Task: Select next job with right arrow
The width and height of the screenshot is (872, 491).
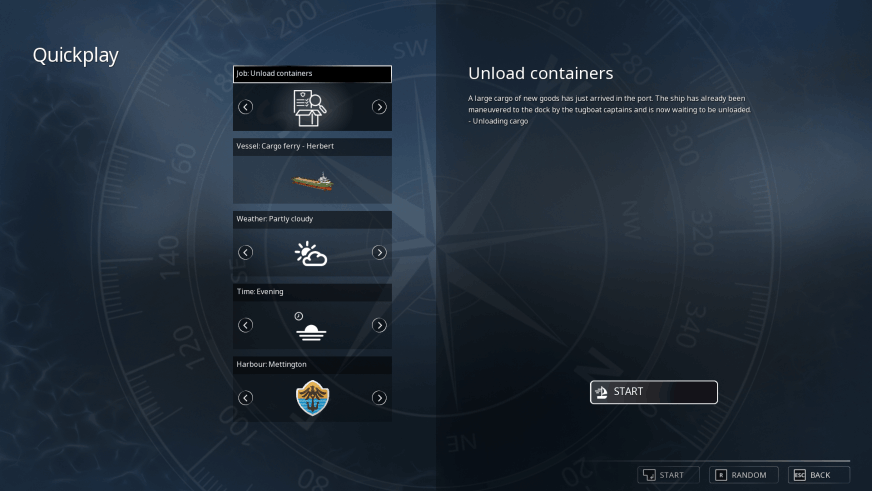Action: pos(379,107)
